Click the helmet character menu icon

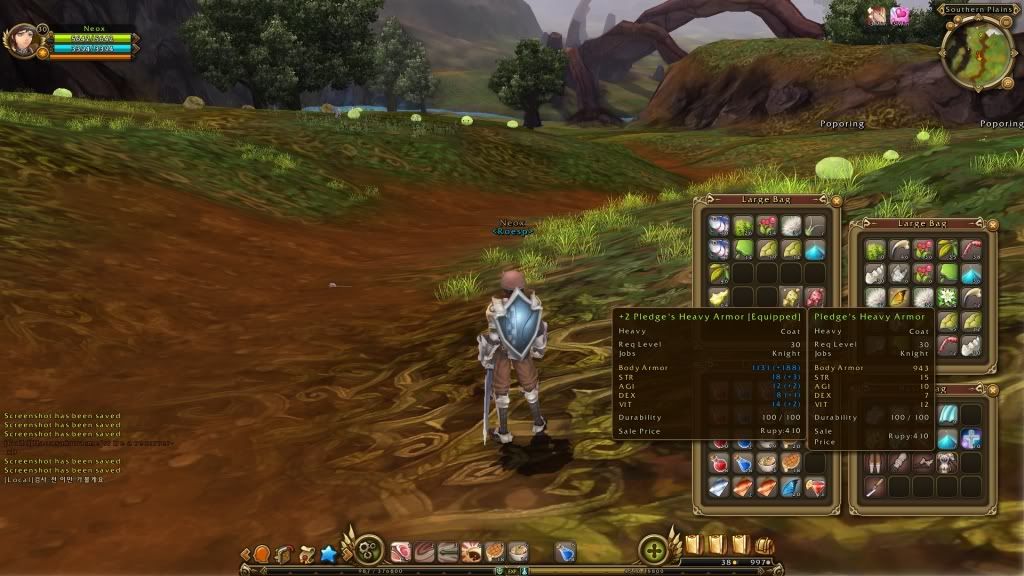coord(283,553)
